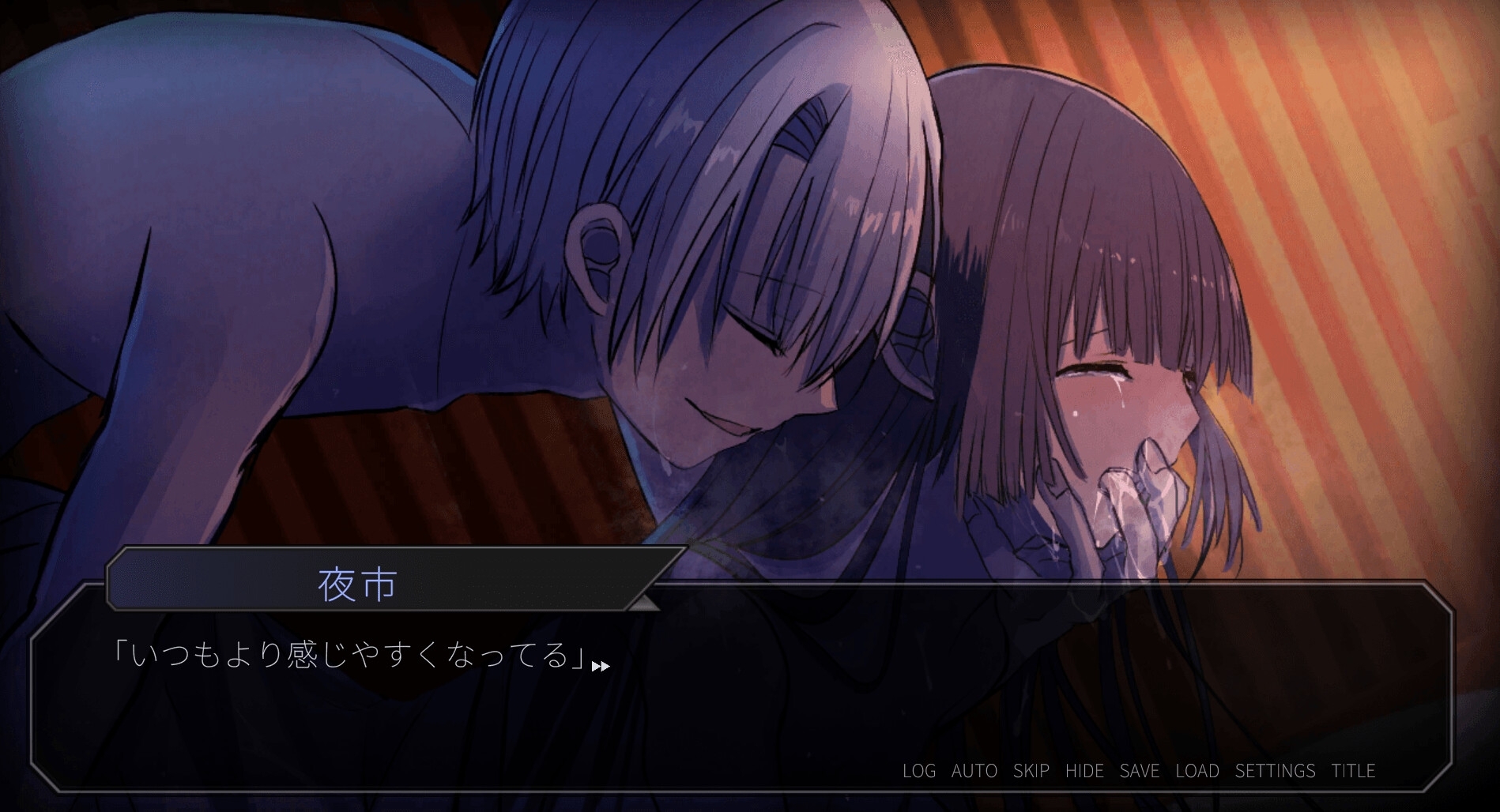Hide the dialogue window with HIDE

(1084, 771)
